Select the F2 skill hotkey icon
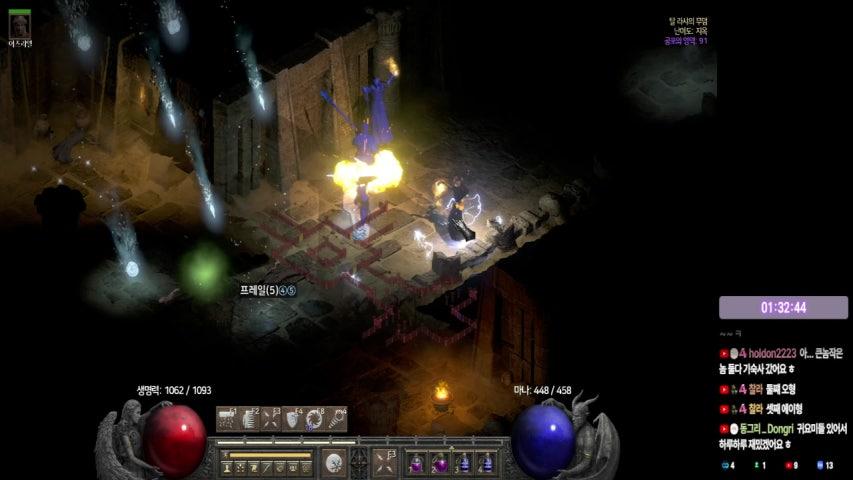 (249, 419)
